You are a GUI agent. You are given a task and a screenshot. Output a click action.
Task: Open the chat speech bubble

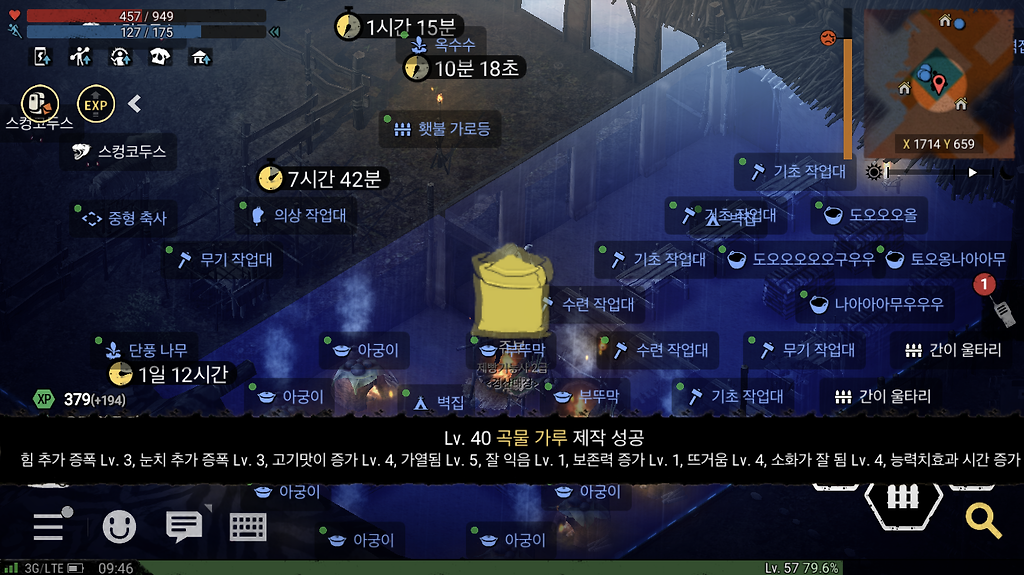(184, 525)
